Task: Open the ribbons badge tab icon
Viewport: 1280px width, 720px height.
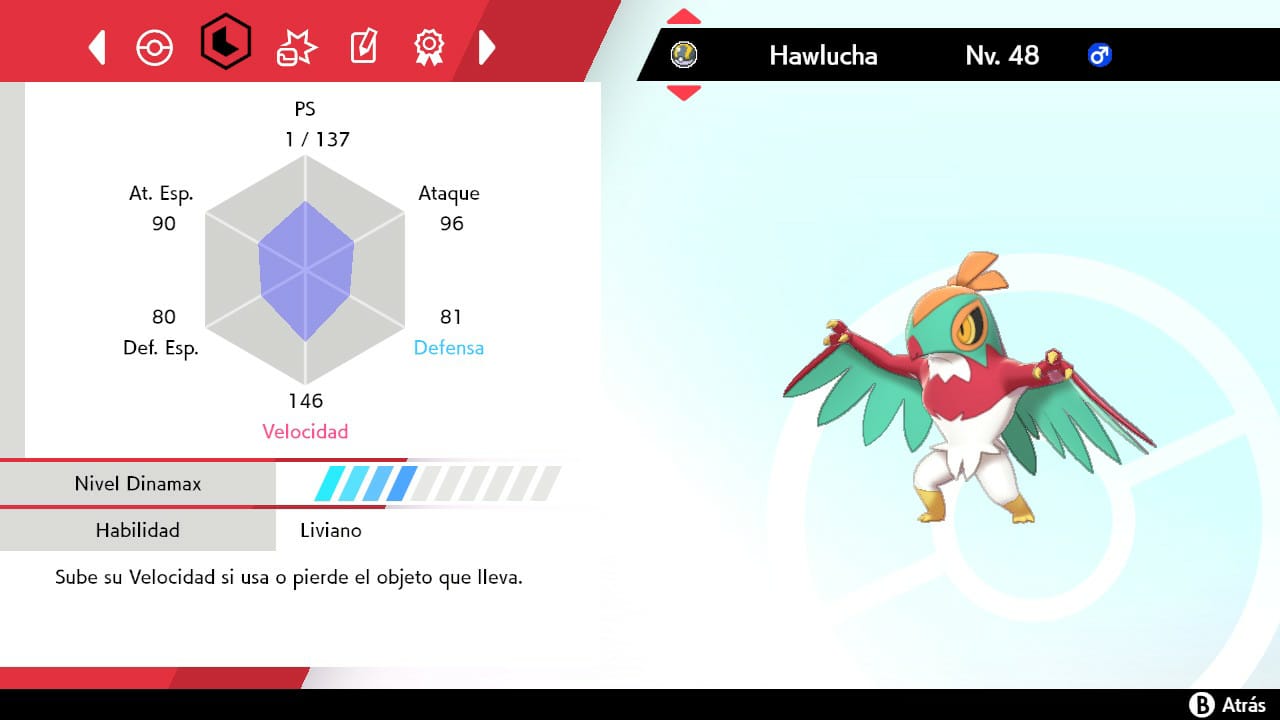Action: point(429,46)
